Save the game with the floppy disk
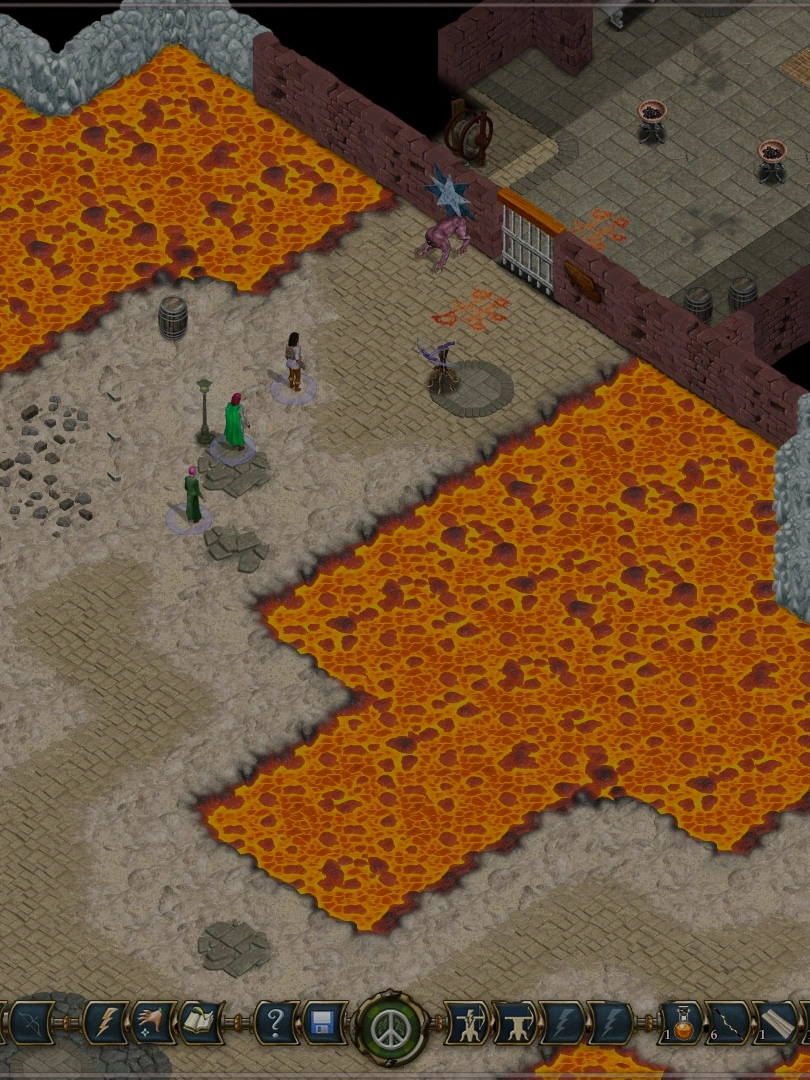This screenshot has width=810, height=1080. (x=324, y=1024)
